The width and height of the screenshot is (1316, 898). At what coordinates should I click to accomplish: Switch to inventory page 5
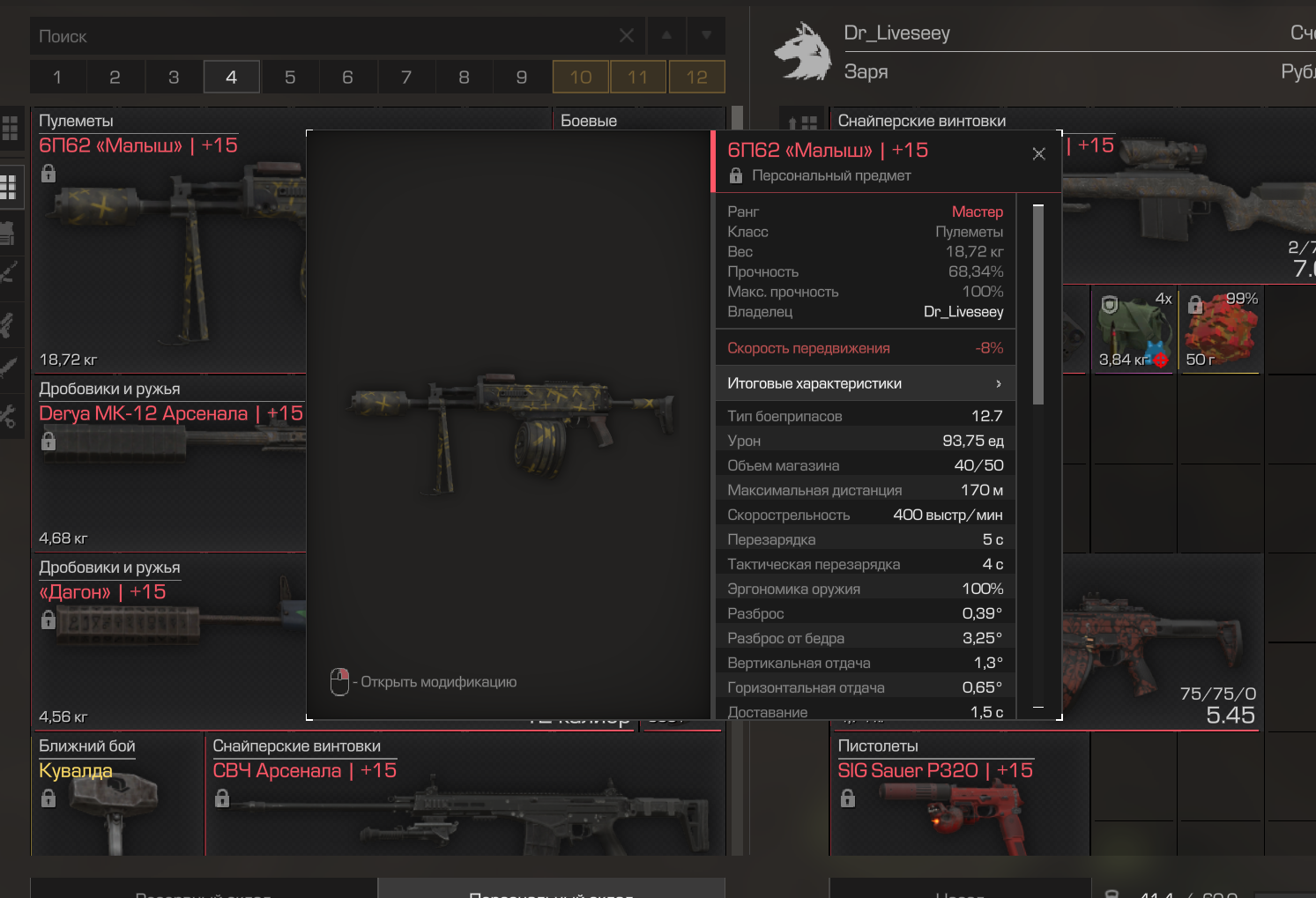pyautogui.click(x=290, y=78)
